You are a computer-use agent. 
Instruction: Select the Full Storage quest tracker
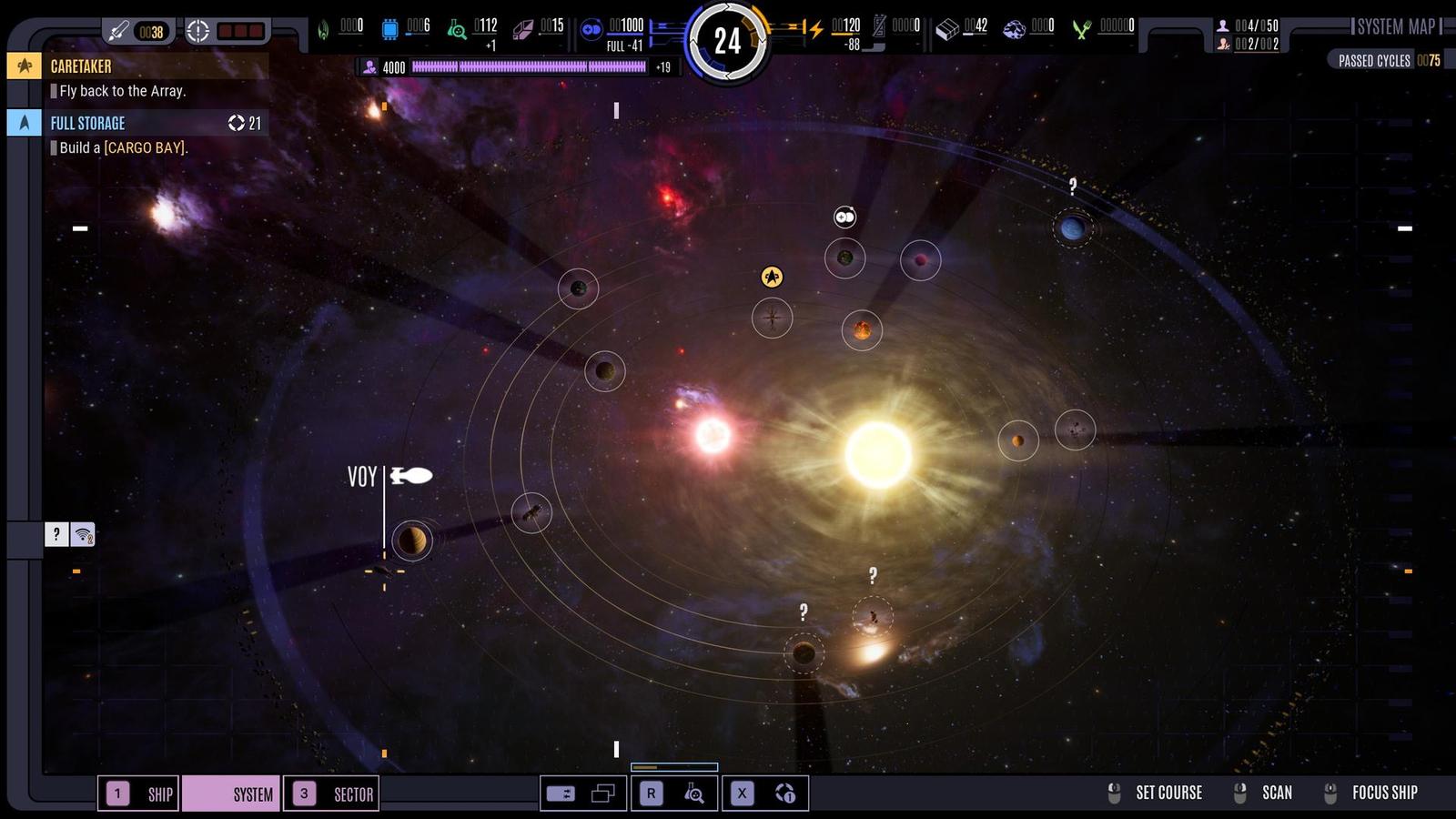(x=136, y=123)
